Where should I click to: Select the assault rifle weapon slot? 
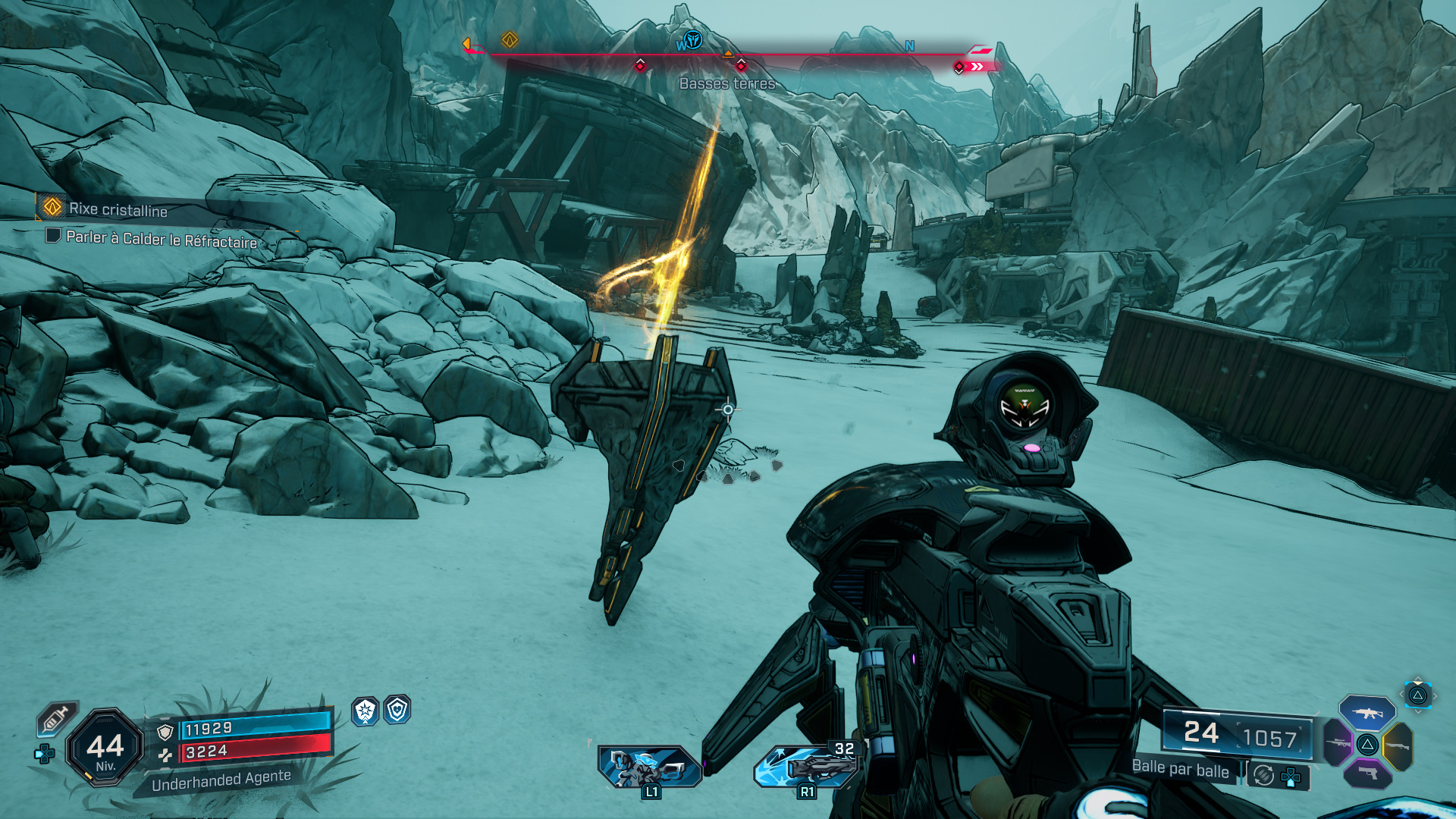[x=1367, y=714]
